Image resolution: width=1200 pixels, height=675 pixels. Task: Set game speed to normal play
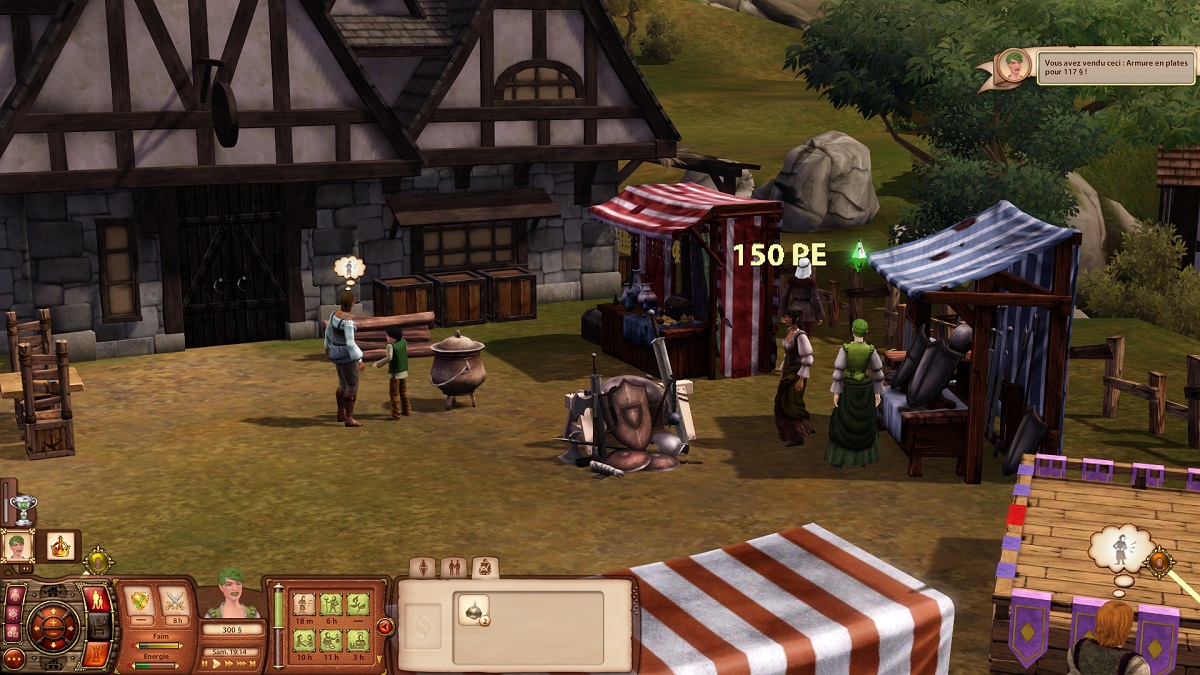pos(218,664)
